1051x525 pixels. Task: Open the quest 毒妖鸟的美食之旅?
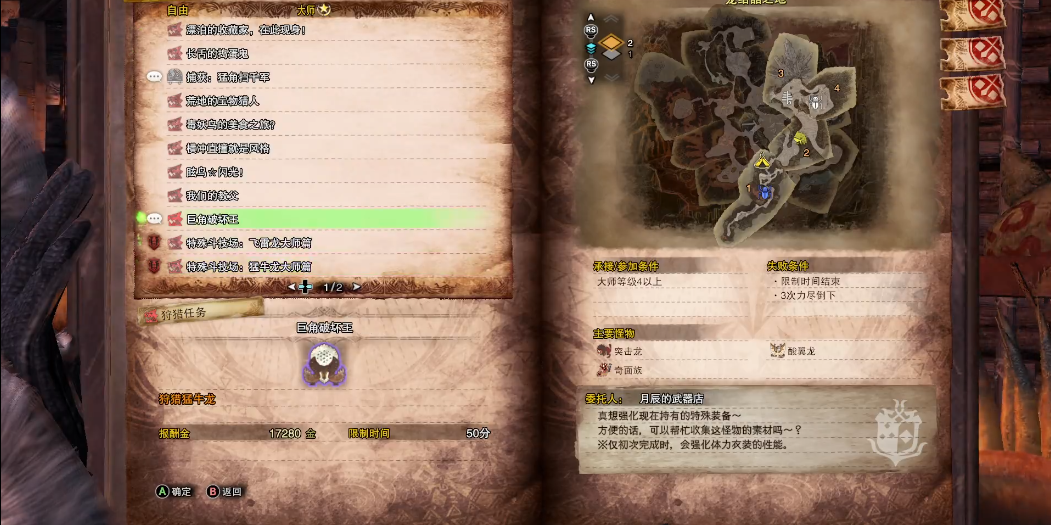(230, 125)
